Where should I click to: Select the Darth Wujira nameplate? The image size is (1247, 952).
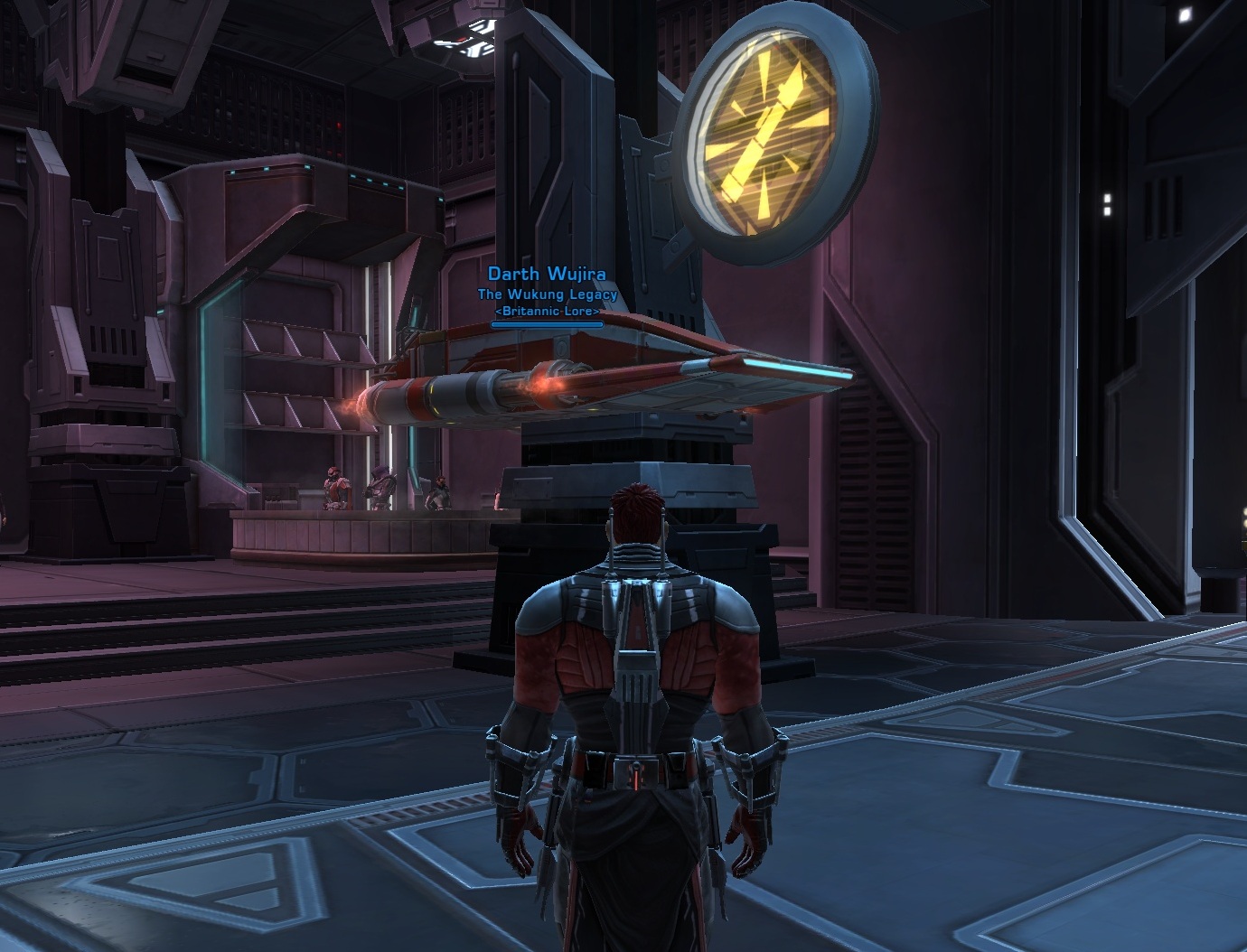(547, 274)
